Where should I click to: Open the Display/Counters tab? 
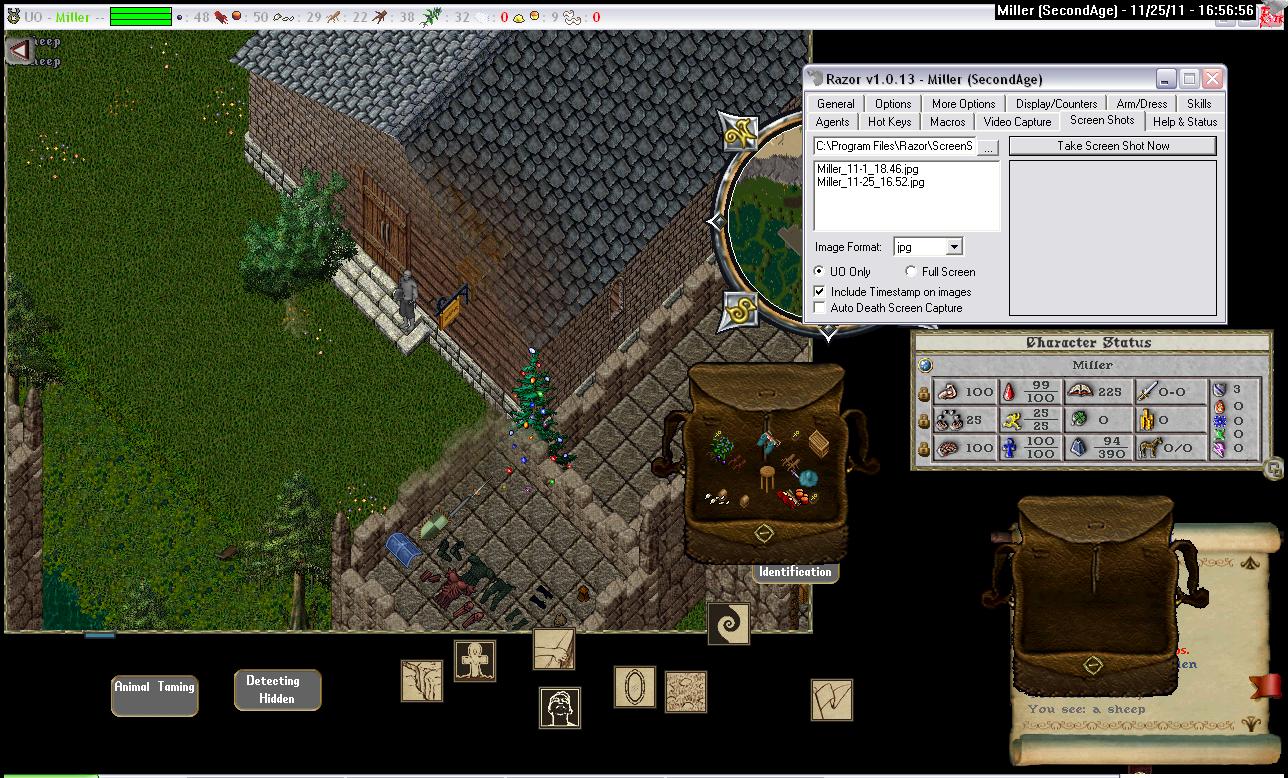point(1056,104)
